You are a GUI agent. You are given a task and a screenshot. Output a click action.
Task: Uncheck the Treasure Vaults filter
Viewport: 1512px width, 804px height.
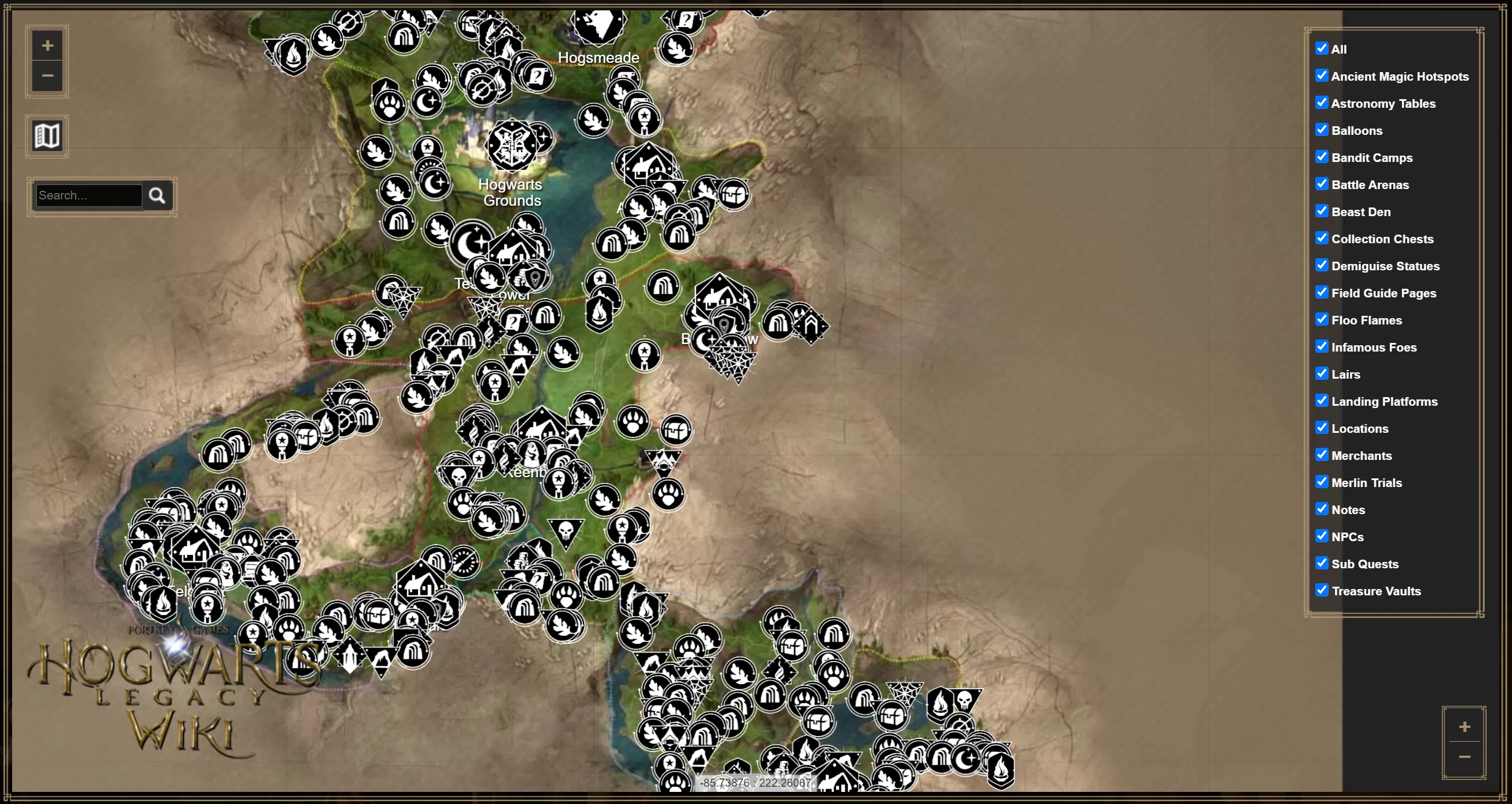1322,590
